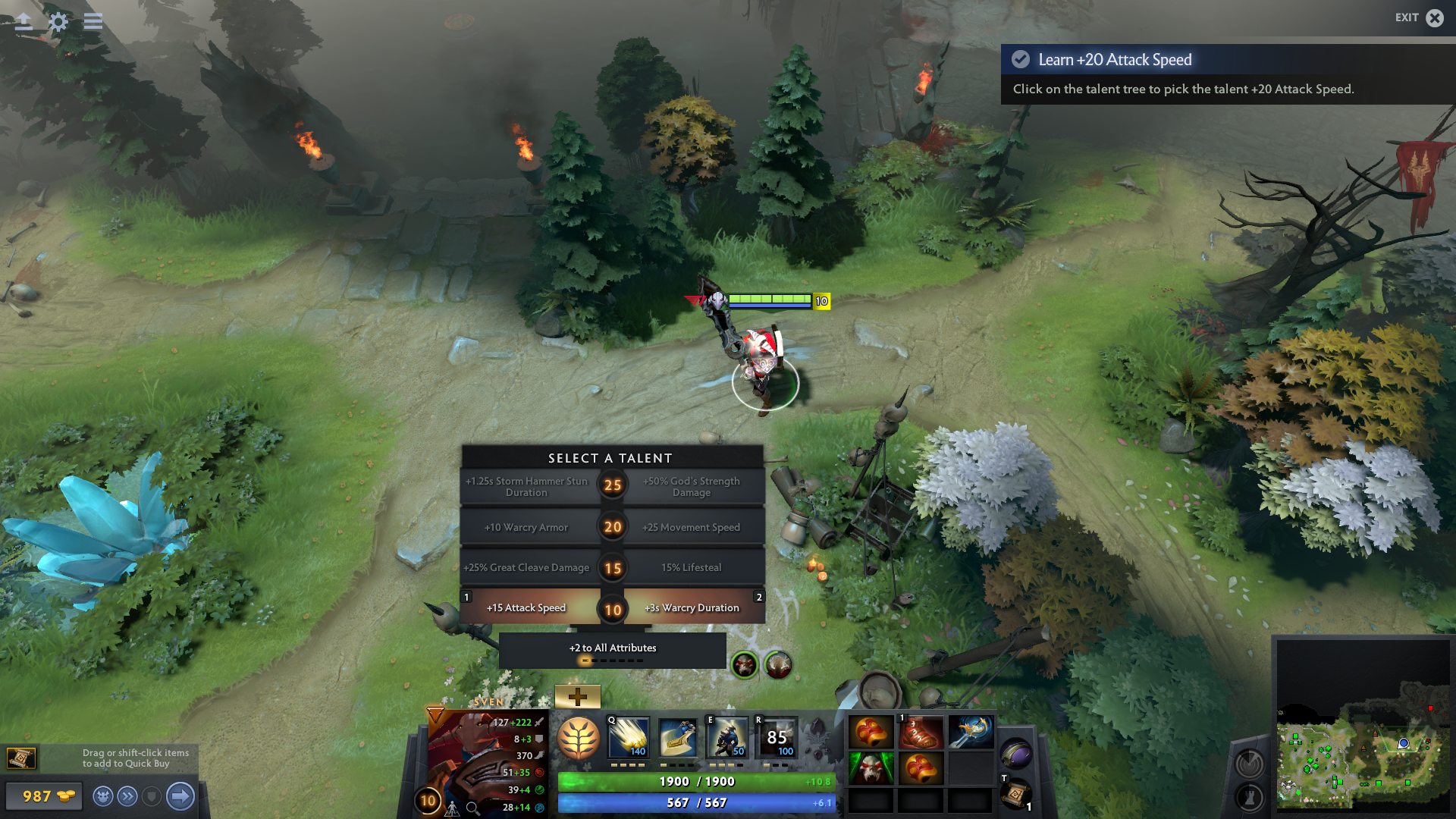Click on the minimap
Image resolution: width=1456 pixels, height=819 pixels.
click(1363, 758)
